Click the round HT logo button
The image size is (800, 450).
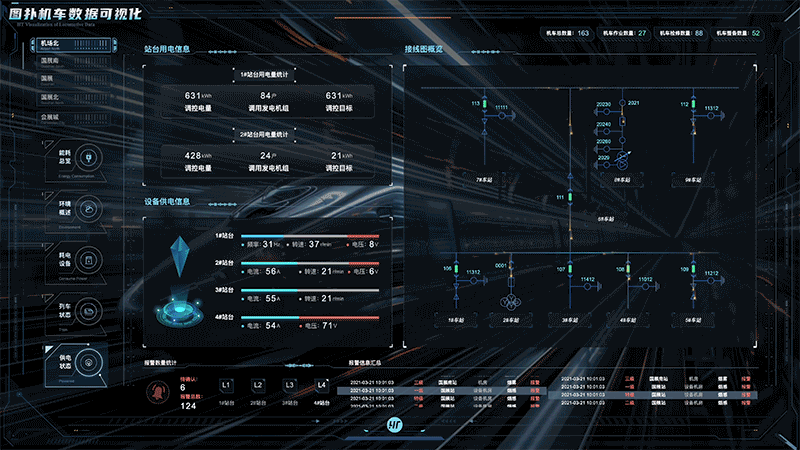click(396, 427)
